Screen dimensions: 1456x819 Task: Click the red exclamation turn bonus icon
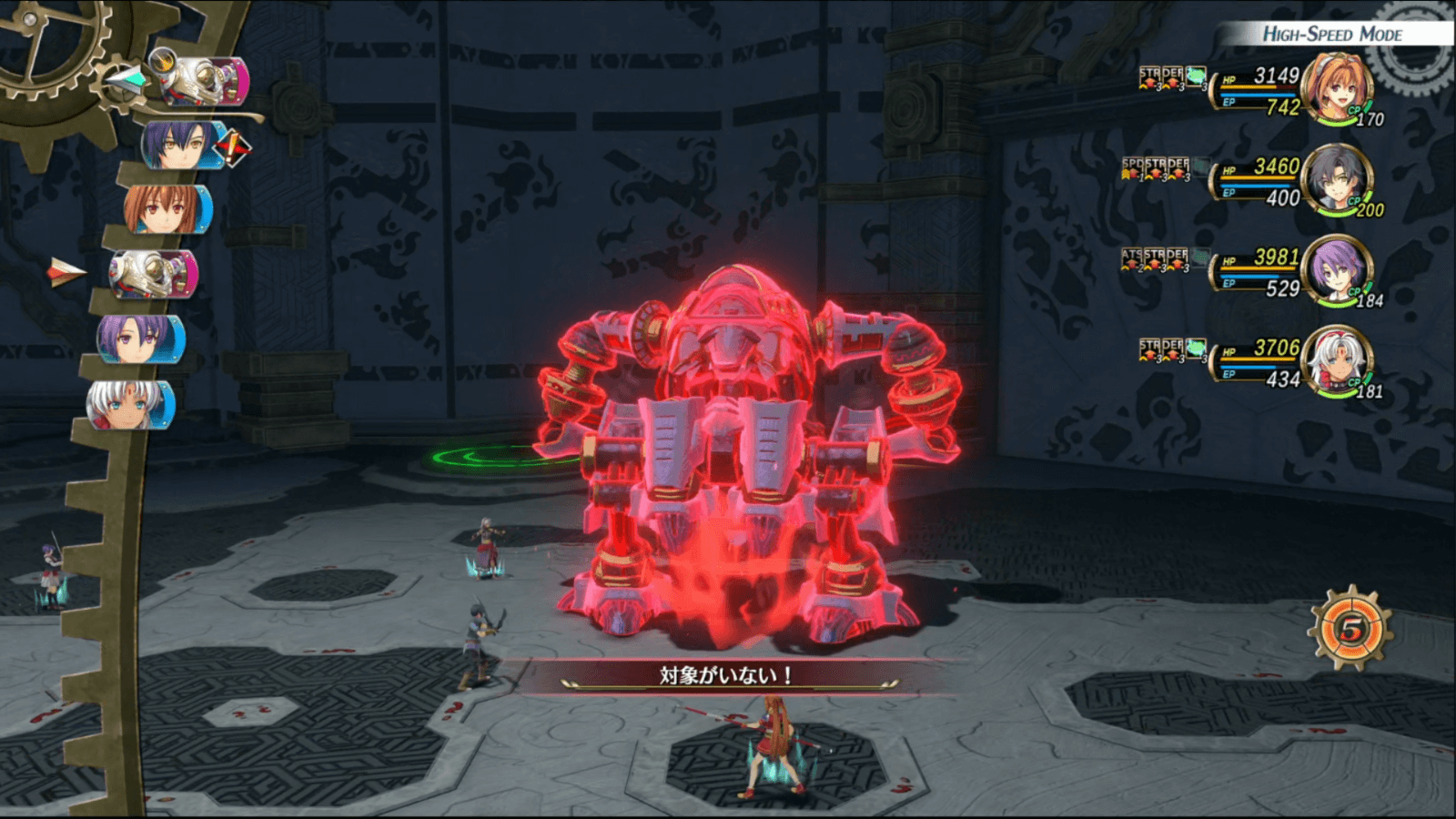point(233,147)
